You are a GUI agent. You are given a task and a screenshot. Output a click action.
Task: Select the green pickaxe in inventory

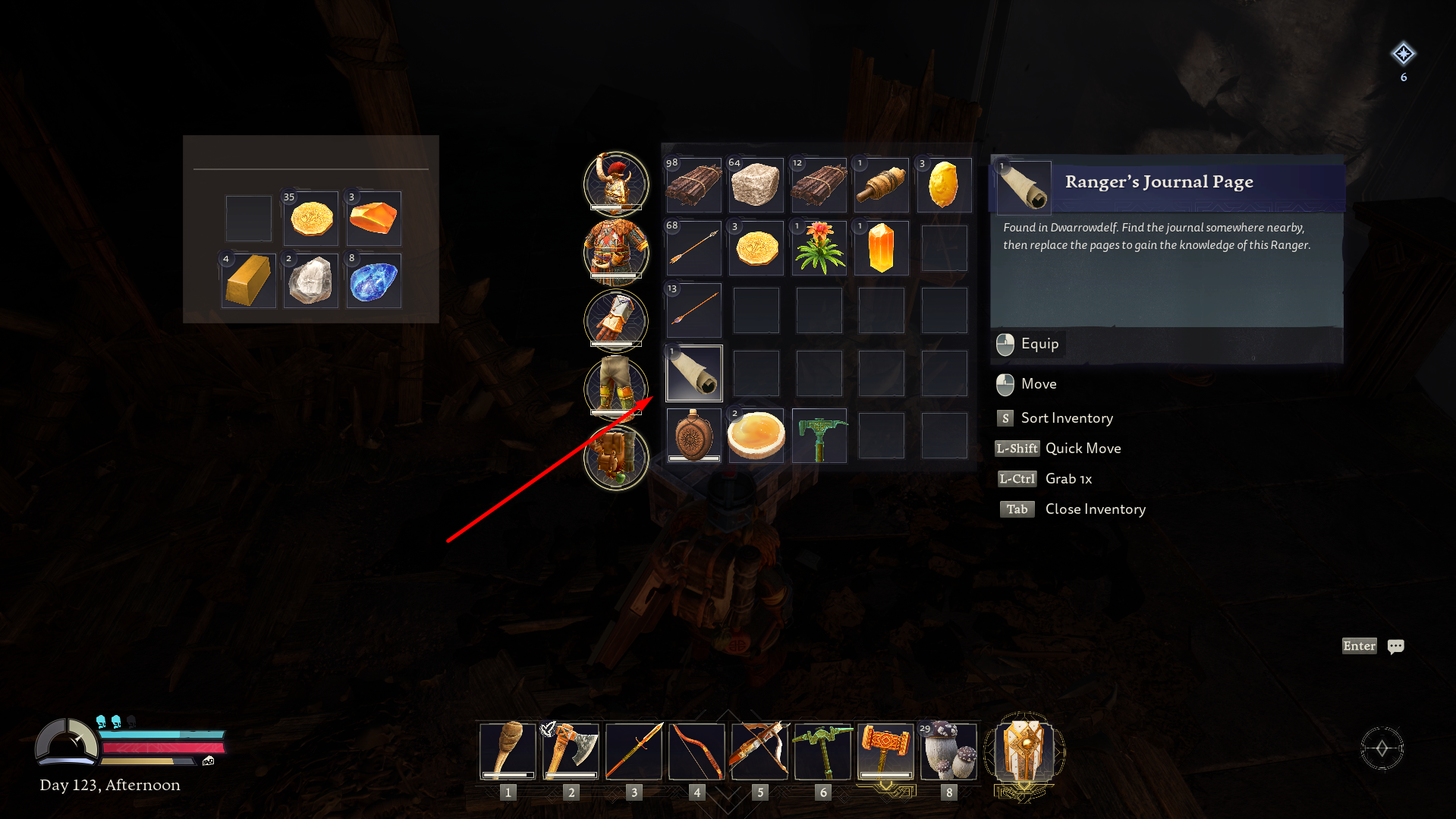[x=819, y=434]
